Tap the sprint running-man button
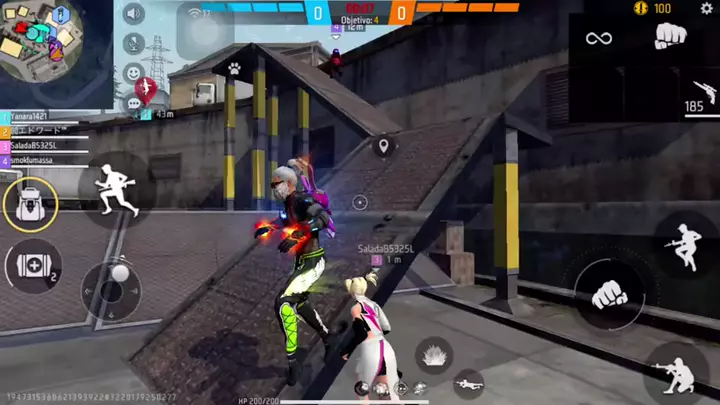The height and width of the screenshot is (405, 720). (x=115, y=187)
